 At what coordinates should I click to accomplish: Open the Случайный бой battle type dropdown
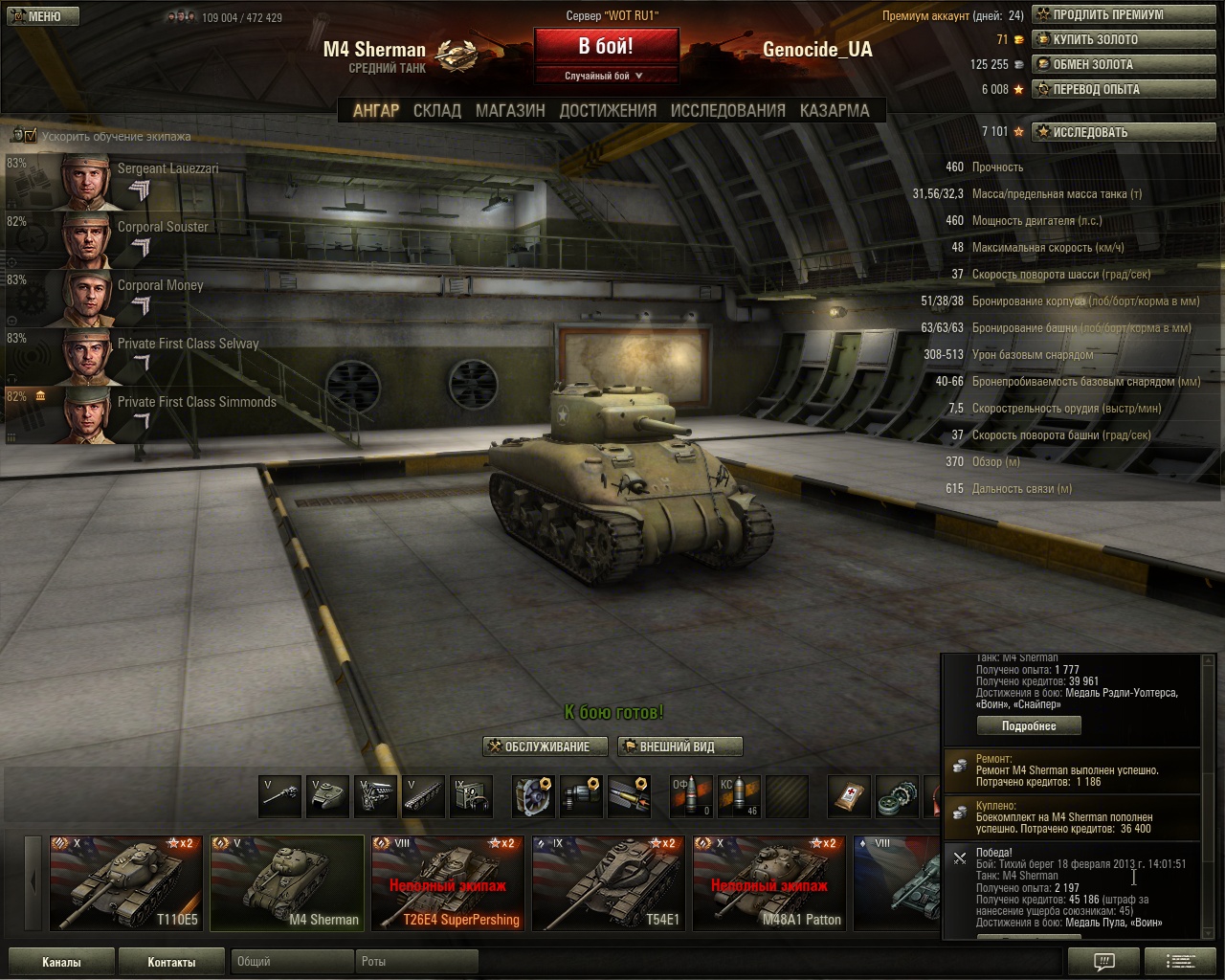[x=605, y=76]
